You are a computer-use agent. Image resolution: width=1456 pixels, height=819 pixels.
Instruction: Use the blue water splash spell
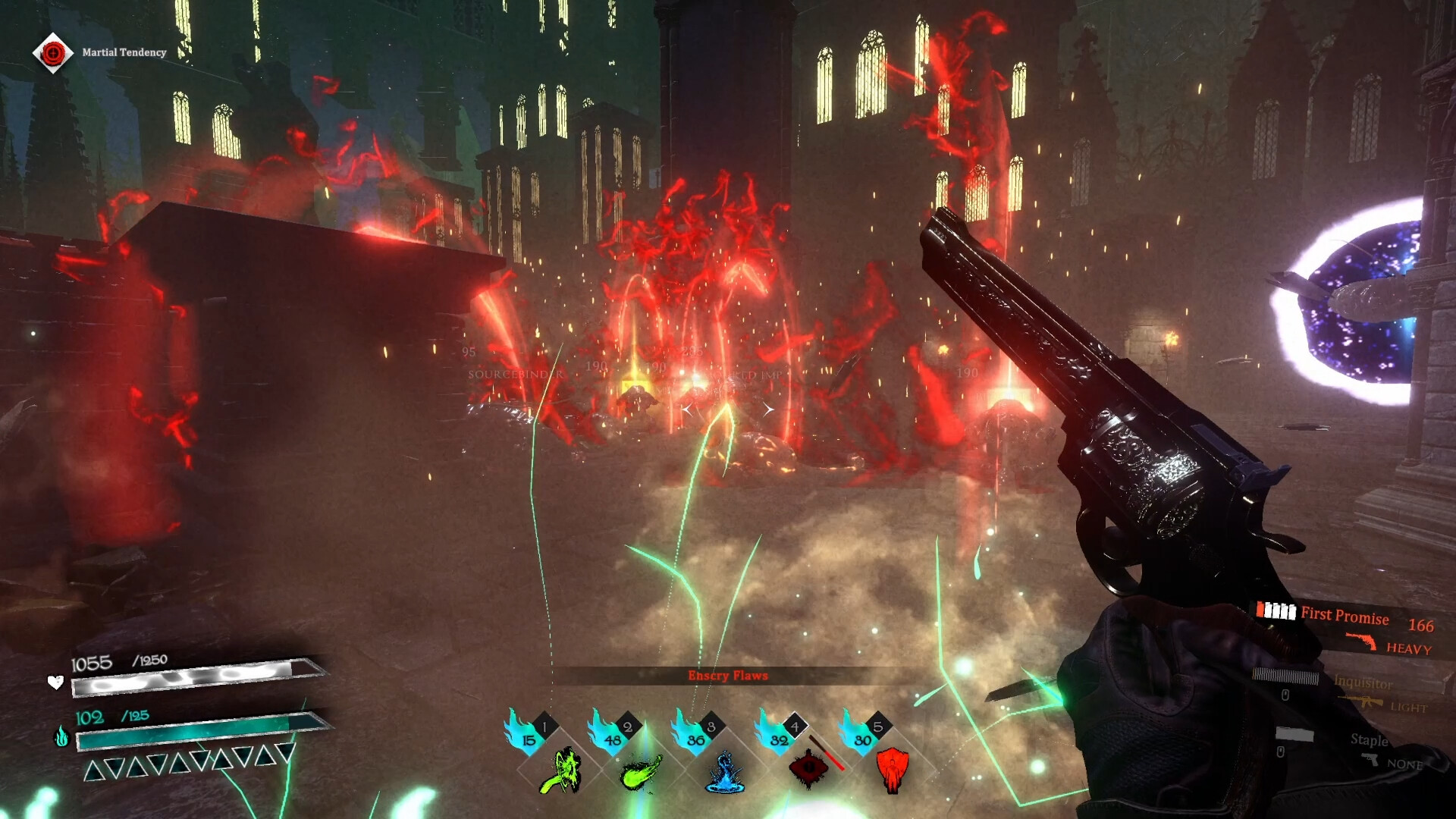(x=725, y=772)
